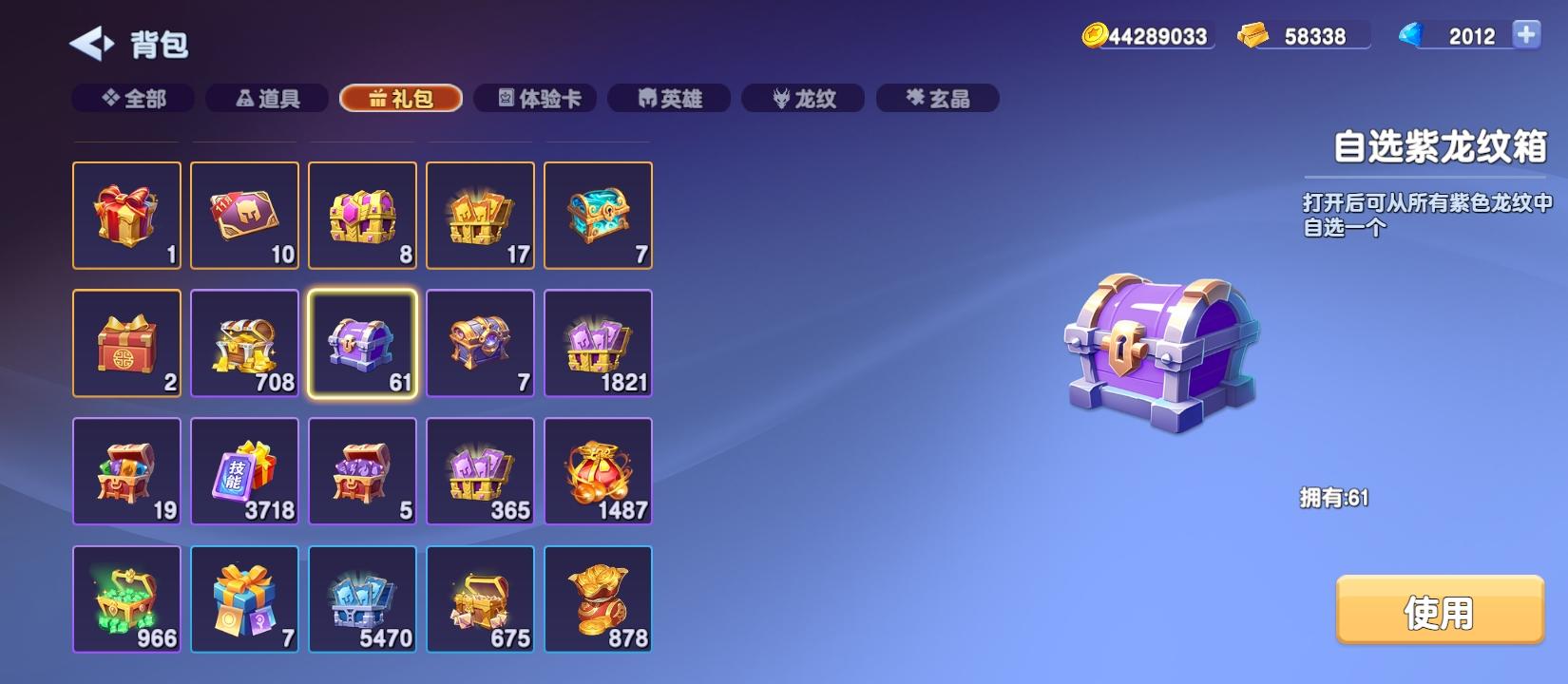The image size is (1568, 684).
Task: Select the purple card chest with count 1821
Action: coord(598,342)
